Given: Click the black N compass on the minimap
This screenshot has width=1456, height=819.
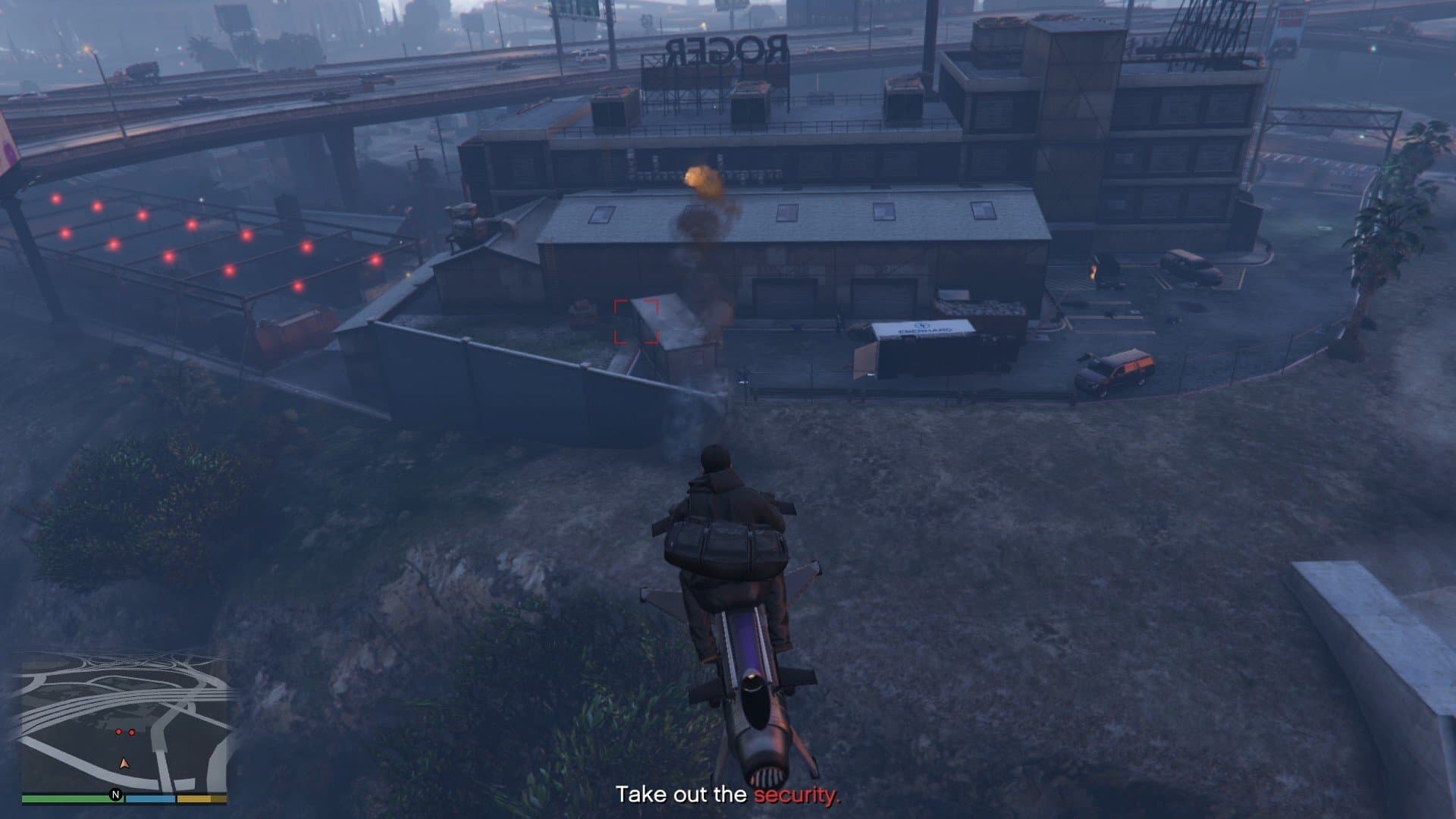Looking at the screenshot, I should (115, 795).
